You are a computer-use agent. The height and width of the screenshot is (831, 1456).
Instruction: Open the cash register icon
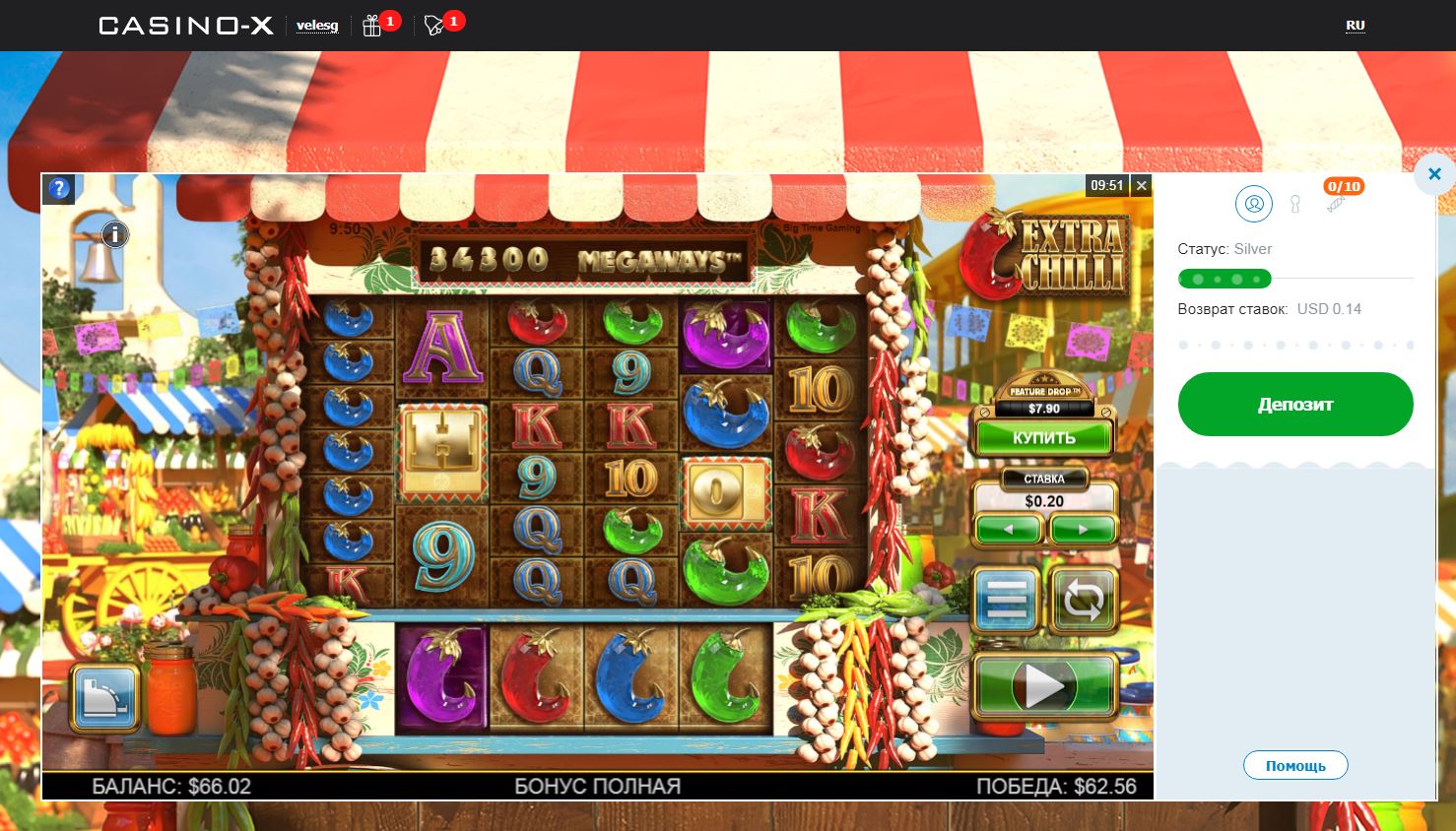(x=104, y=695)
